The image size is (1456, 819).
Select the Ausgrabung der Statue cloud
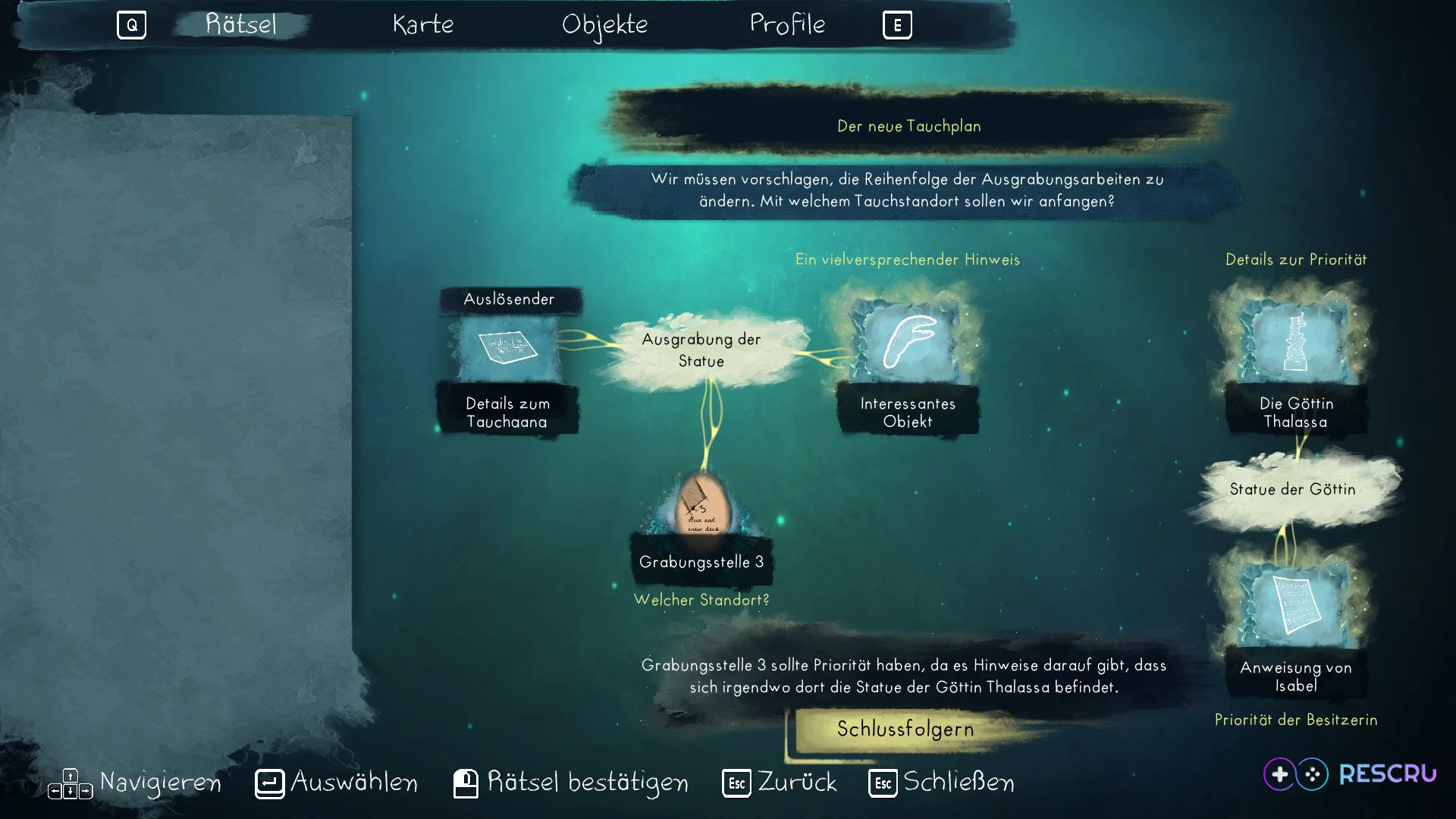[x=701, y=350]
